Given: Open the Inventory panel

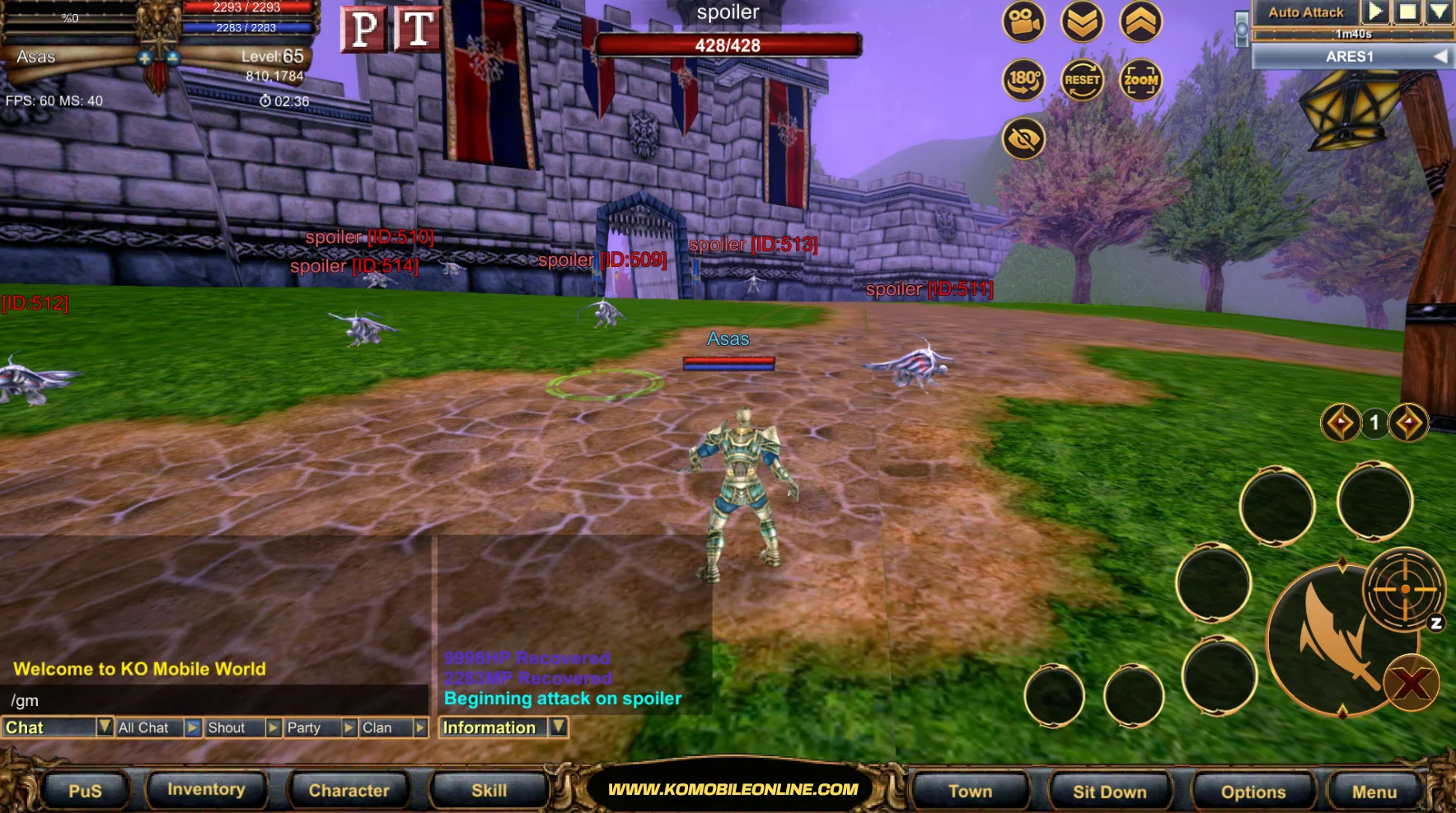Looking at the screenshot, I should point(206,790).
